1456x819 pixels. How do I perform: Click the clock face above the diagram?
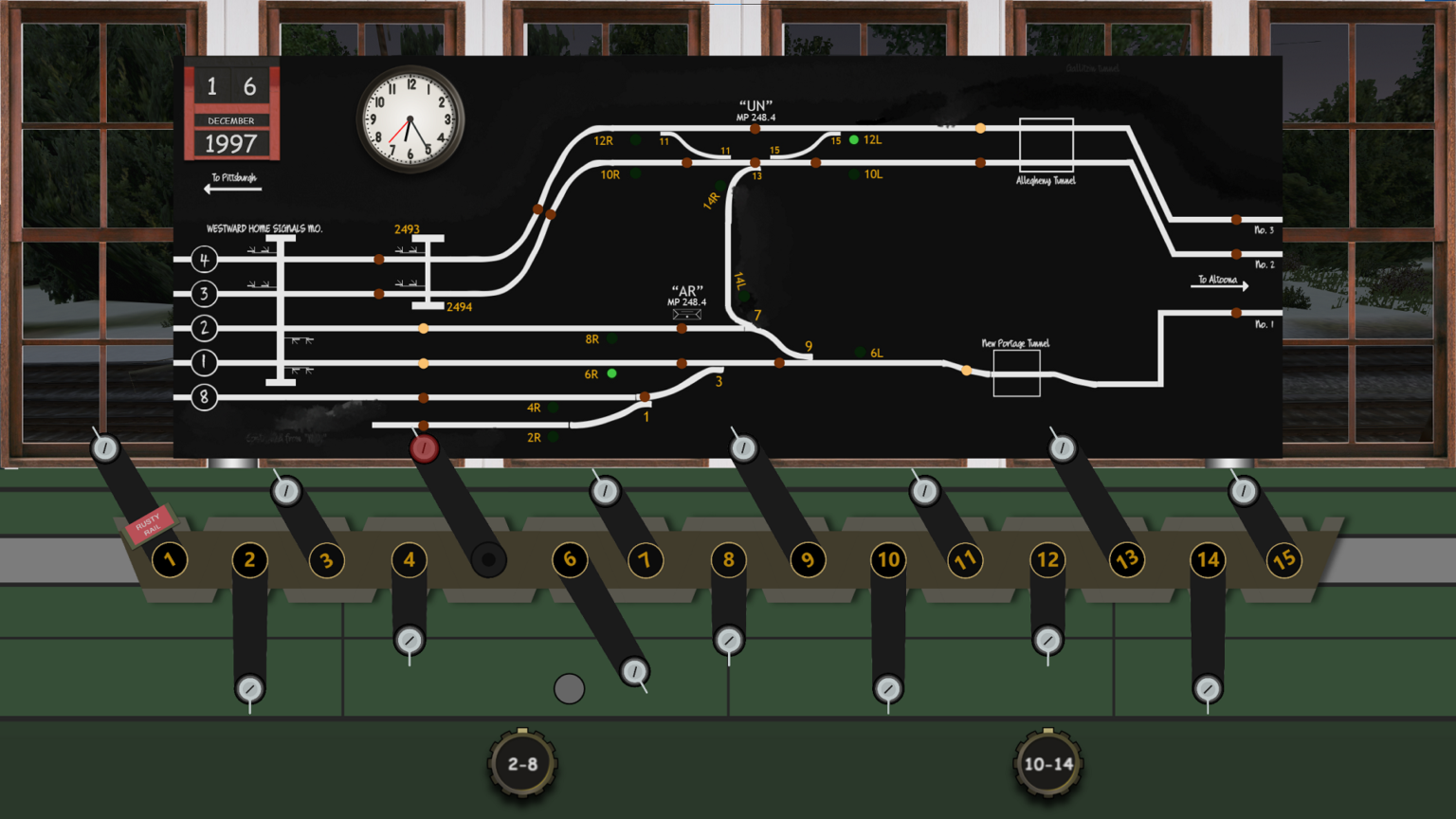[408, 118]
